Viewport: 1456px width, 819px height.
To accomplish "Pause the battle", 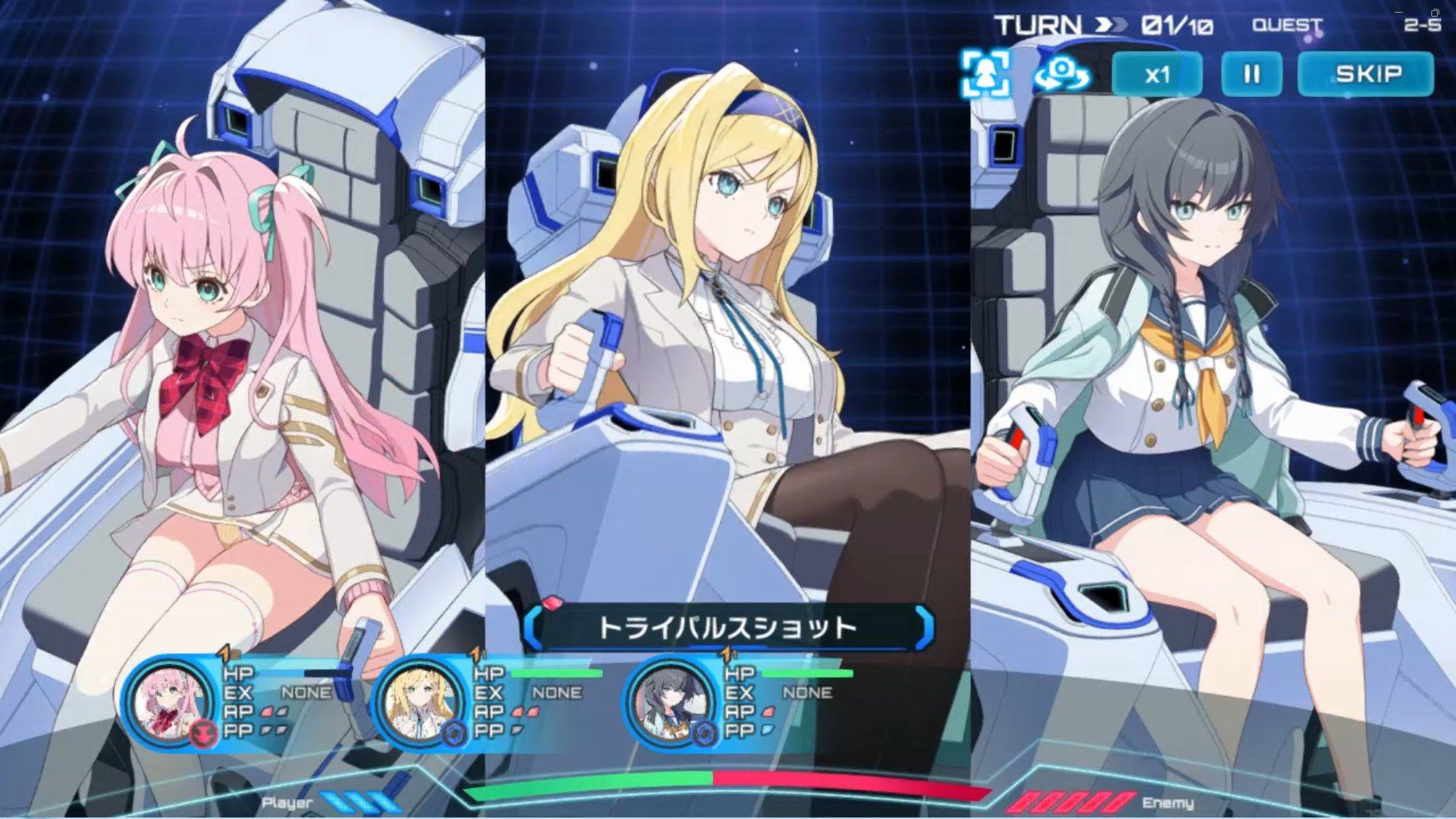I will tap(1251, 75).
